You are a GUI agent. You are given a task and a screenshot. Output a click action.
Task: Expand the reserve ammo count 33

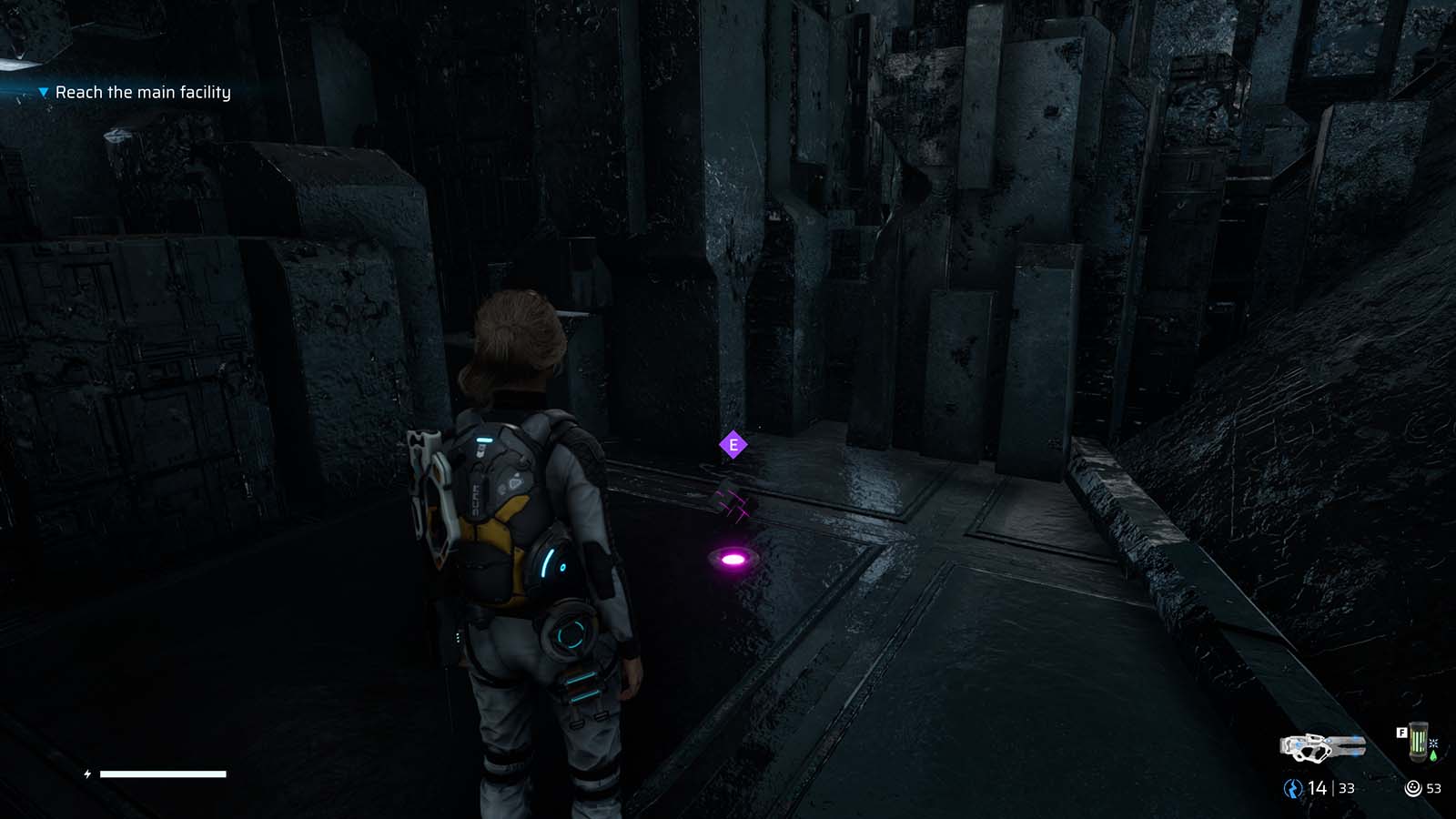click(x=1346, y=788)
